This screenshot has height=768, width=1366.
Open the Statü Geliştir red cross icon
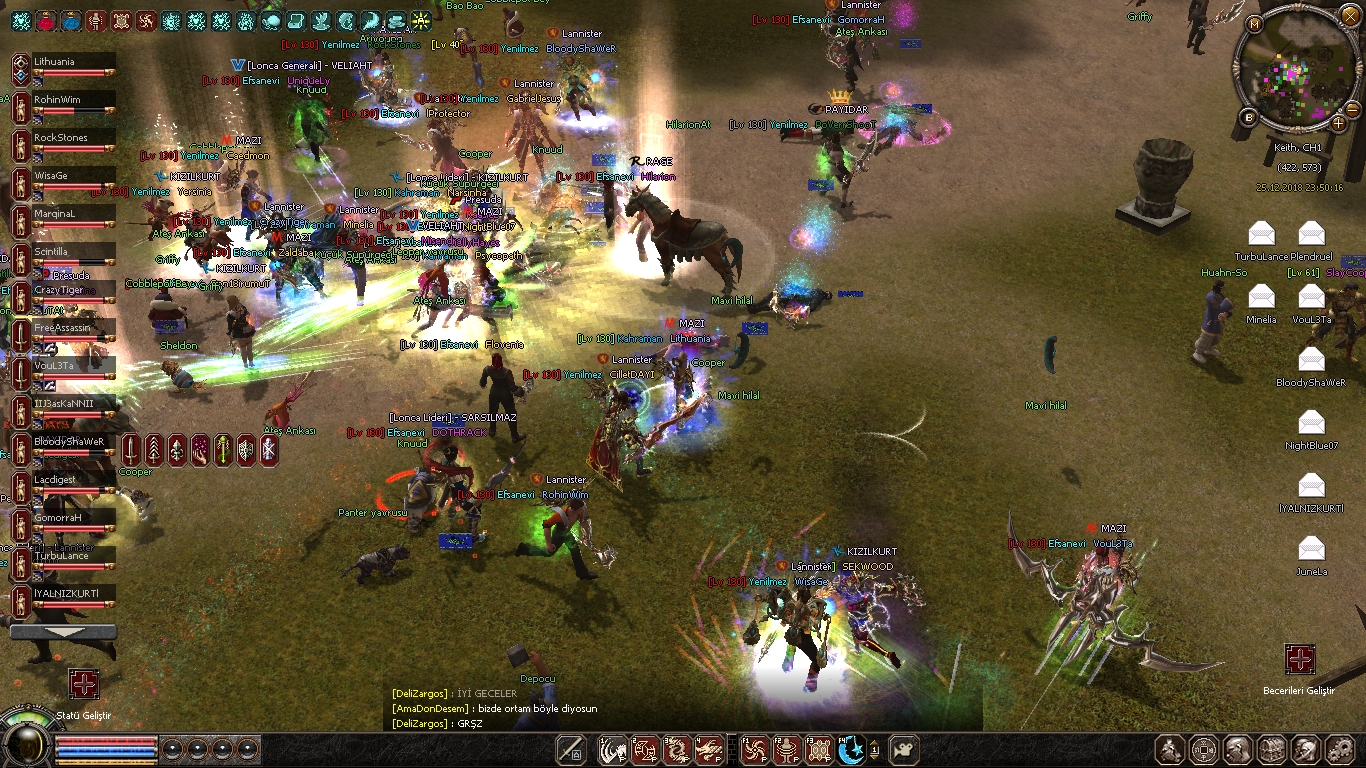click(83, 685)
